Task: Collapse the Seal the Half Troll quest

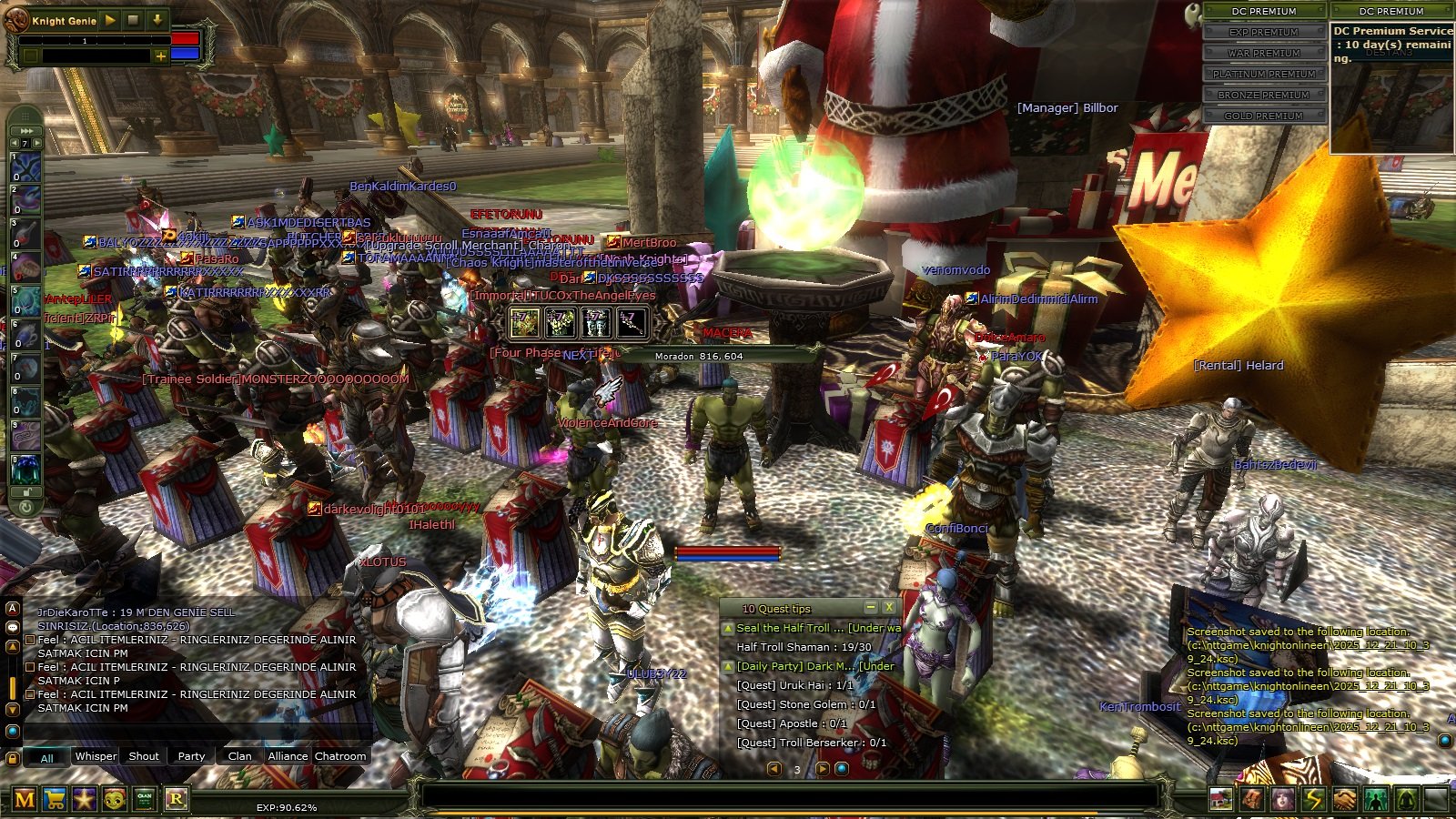Action: point(728,628)
